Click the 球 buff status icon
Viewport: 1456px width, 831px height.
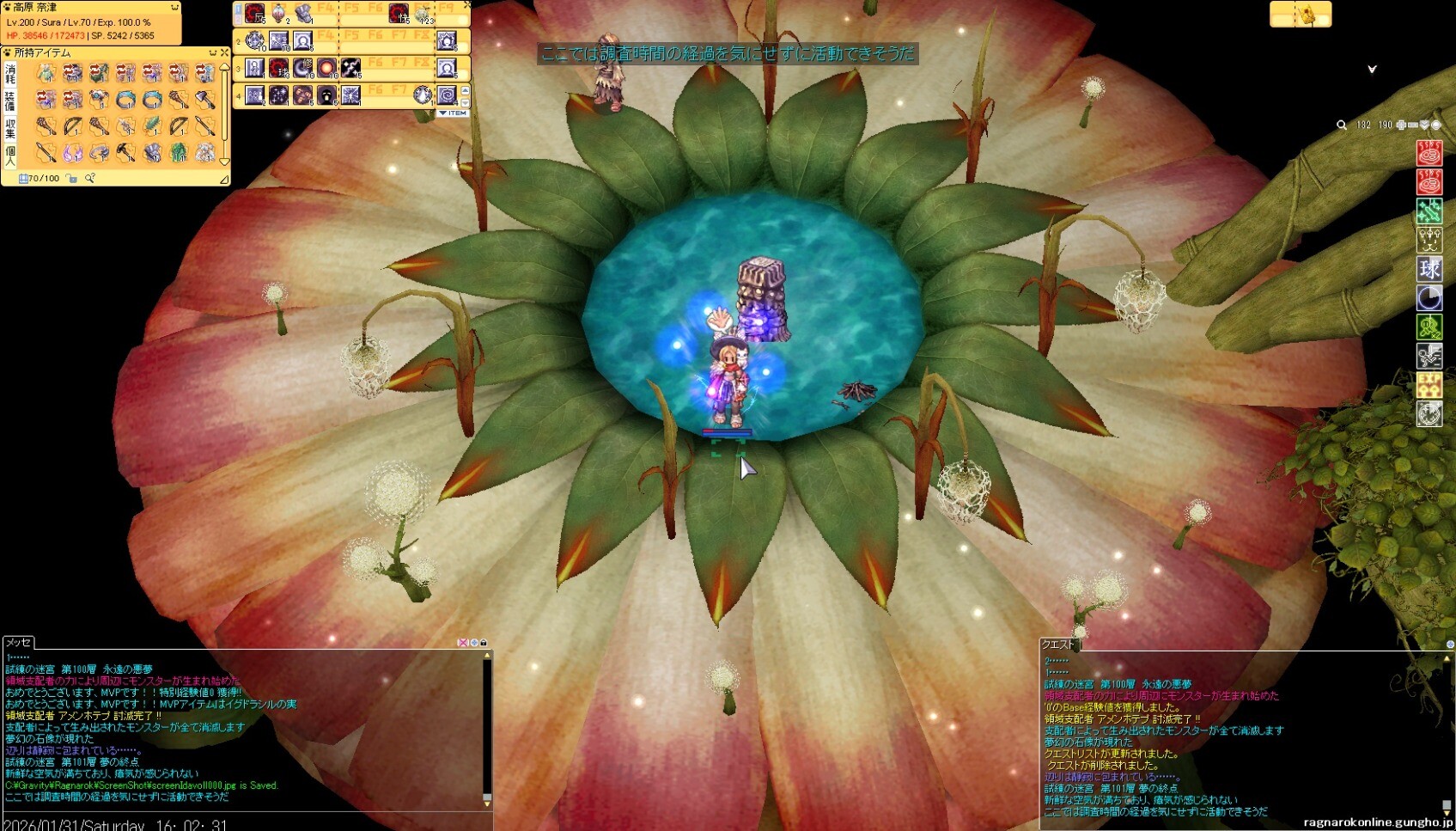(1429, 269)
